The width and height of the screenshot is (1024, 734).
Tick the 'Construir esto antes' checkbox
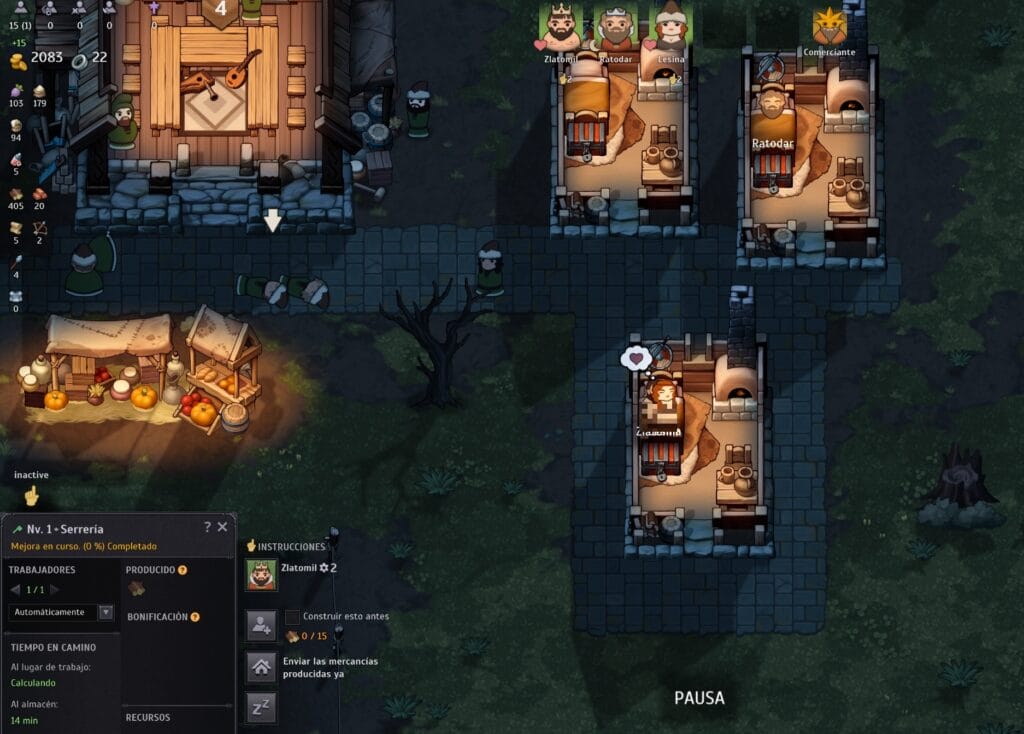point(292,616)
